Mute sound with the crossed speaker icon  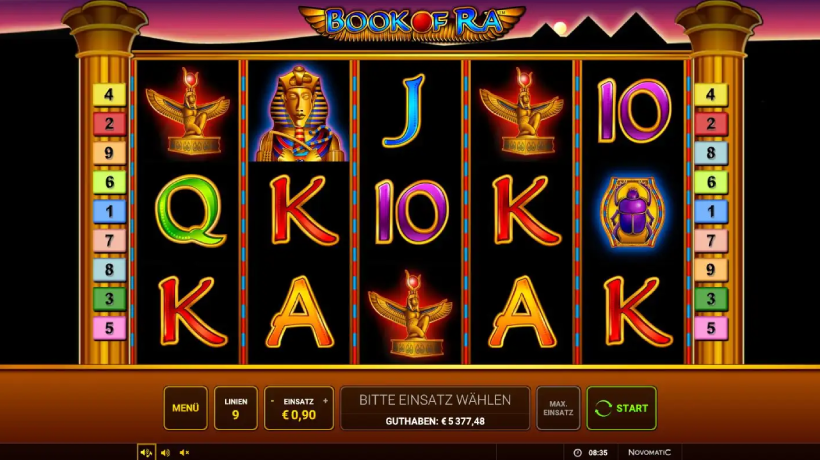point(185,453)
